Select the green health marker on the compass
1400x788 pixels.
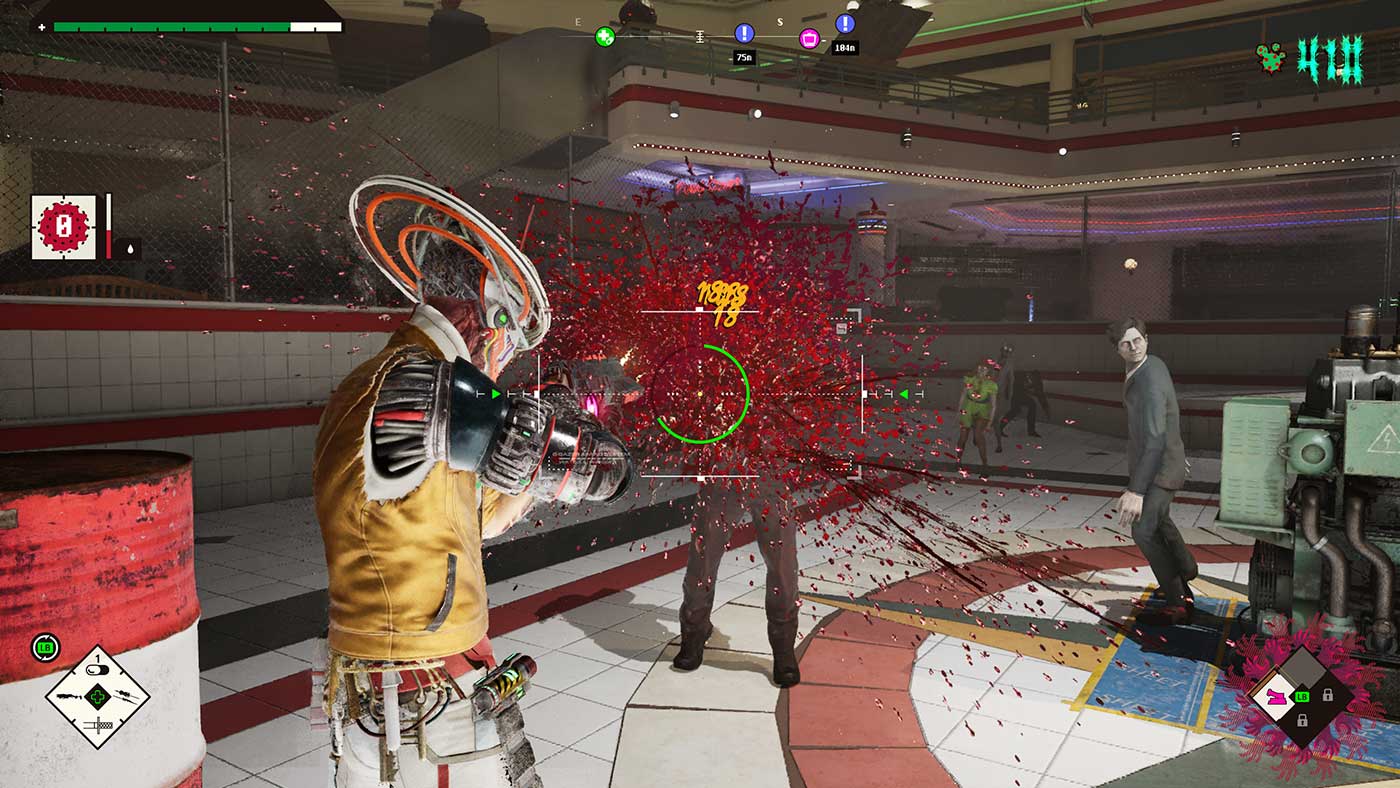[605, 37]
